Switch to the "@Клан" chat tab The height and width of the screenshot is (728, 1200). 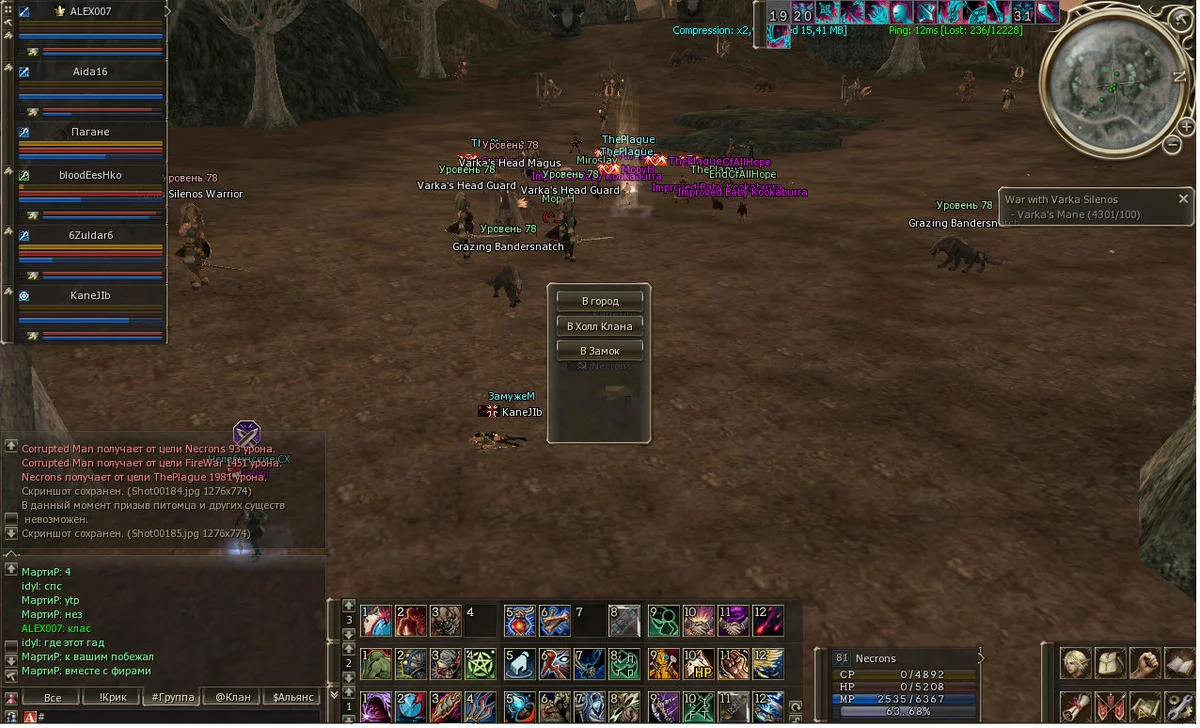232,697
